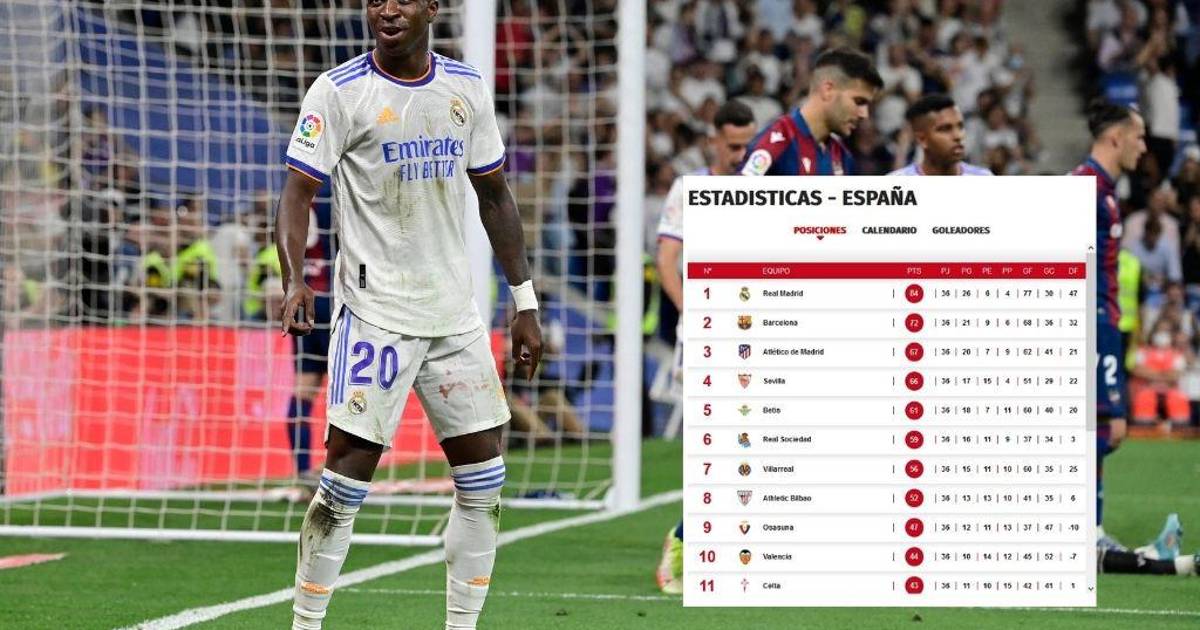This screenshot has height=630, width=1200.
Task: Pick the Betis row in the table
Action: 771,410
